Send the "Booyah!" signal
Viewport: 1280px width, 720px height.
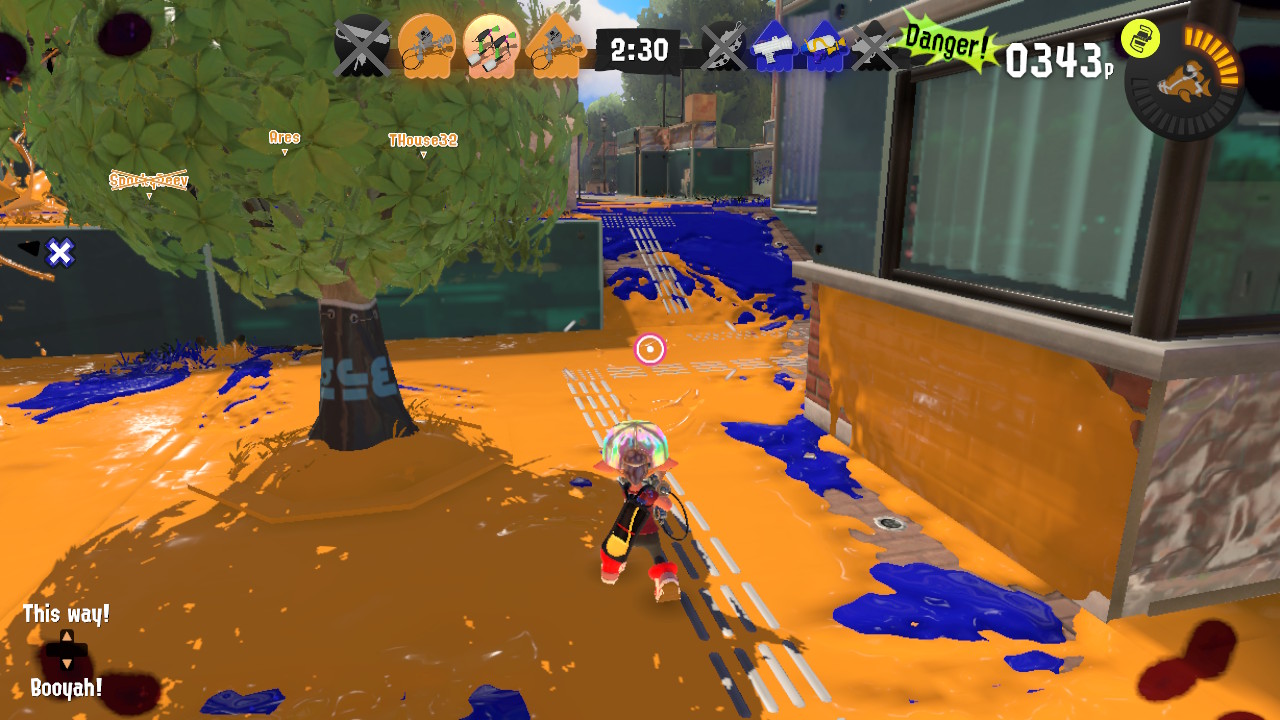(x=66, y=688)
